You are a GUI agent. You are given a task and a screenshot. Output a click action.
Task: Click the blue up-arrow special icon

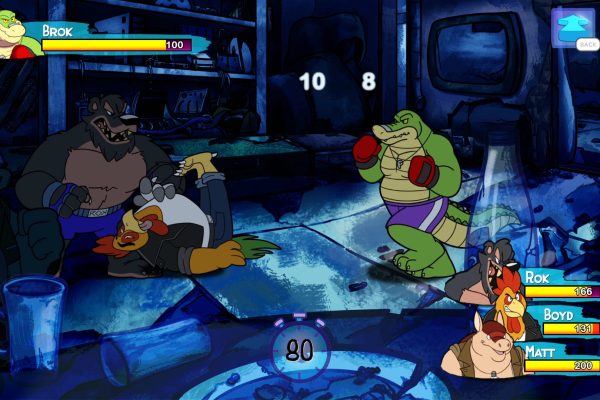pyautogui.click(x=573, y=27)
